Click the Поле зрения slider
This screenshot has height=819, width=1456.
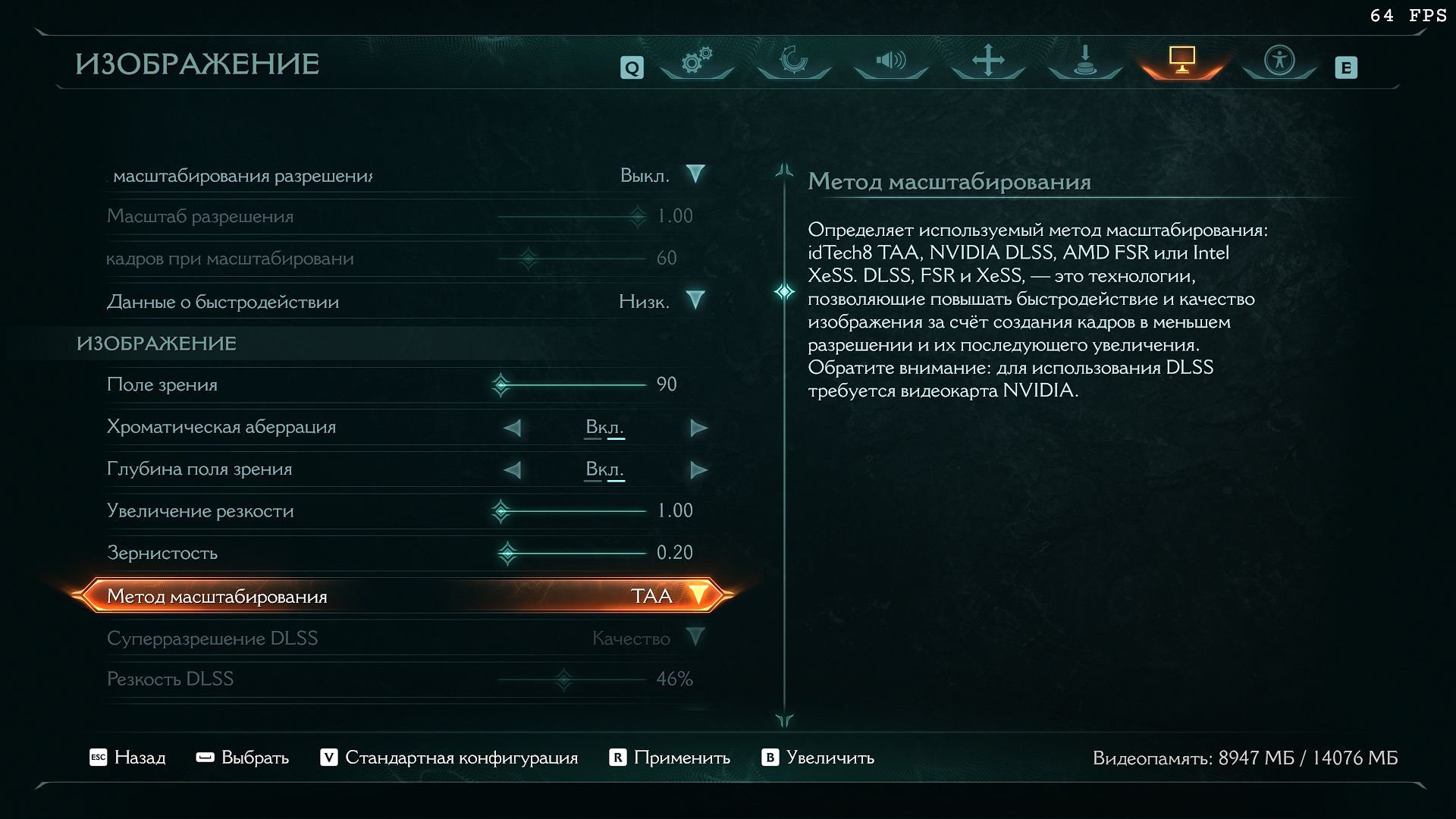click(x=573, y=385)
